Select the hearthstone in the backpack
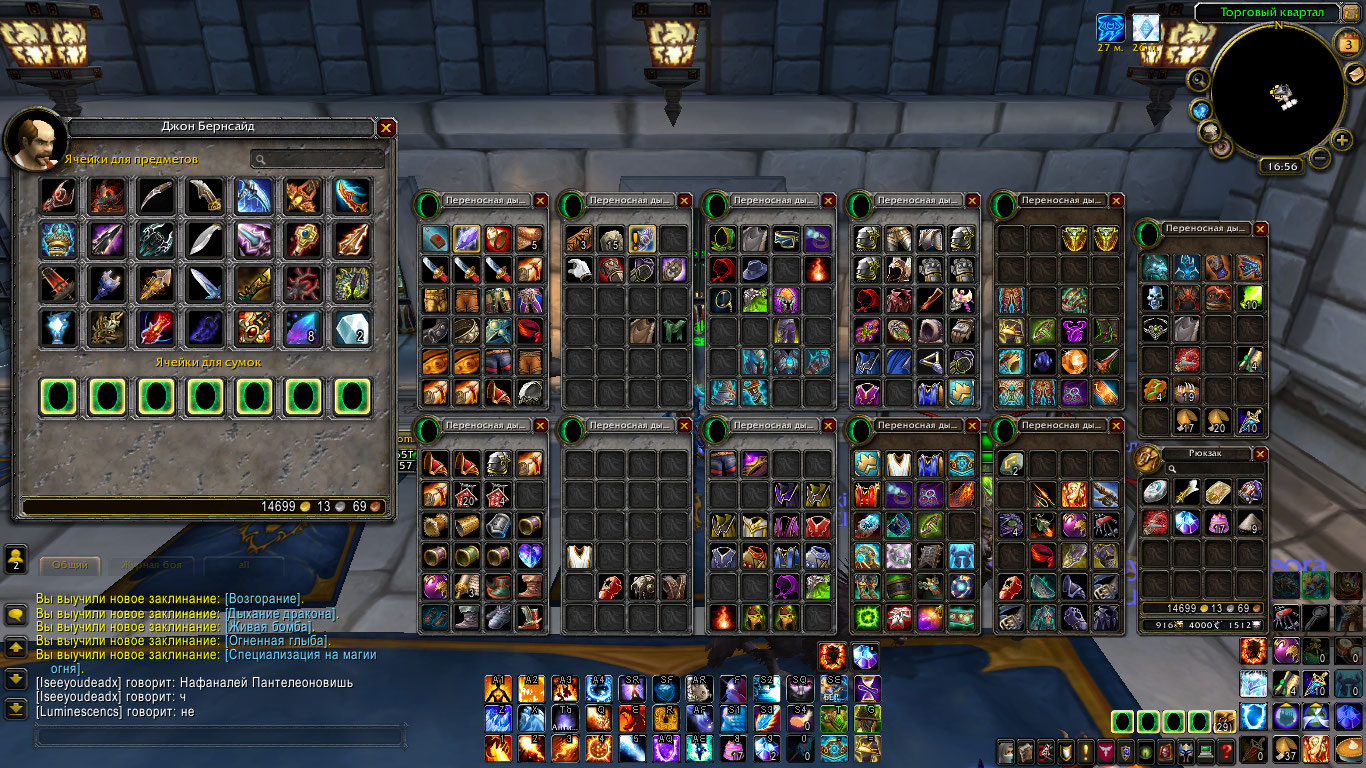Image resolution: width=1366 pixels, height=768 pixels. (x=1155, y=490)
